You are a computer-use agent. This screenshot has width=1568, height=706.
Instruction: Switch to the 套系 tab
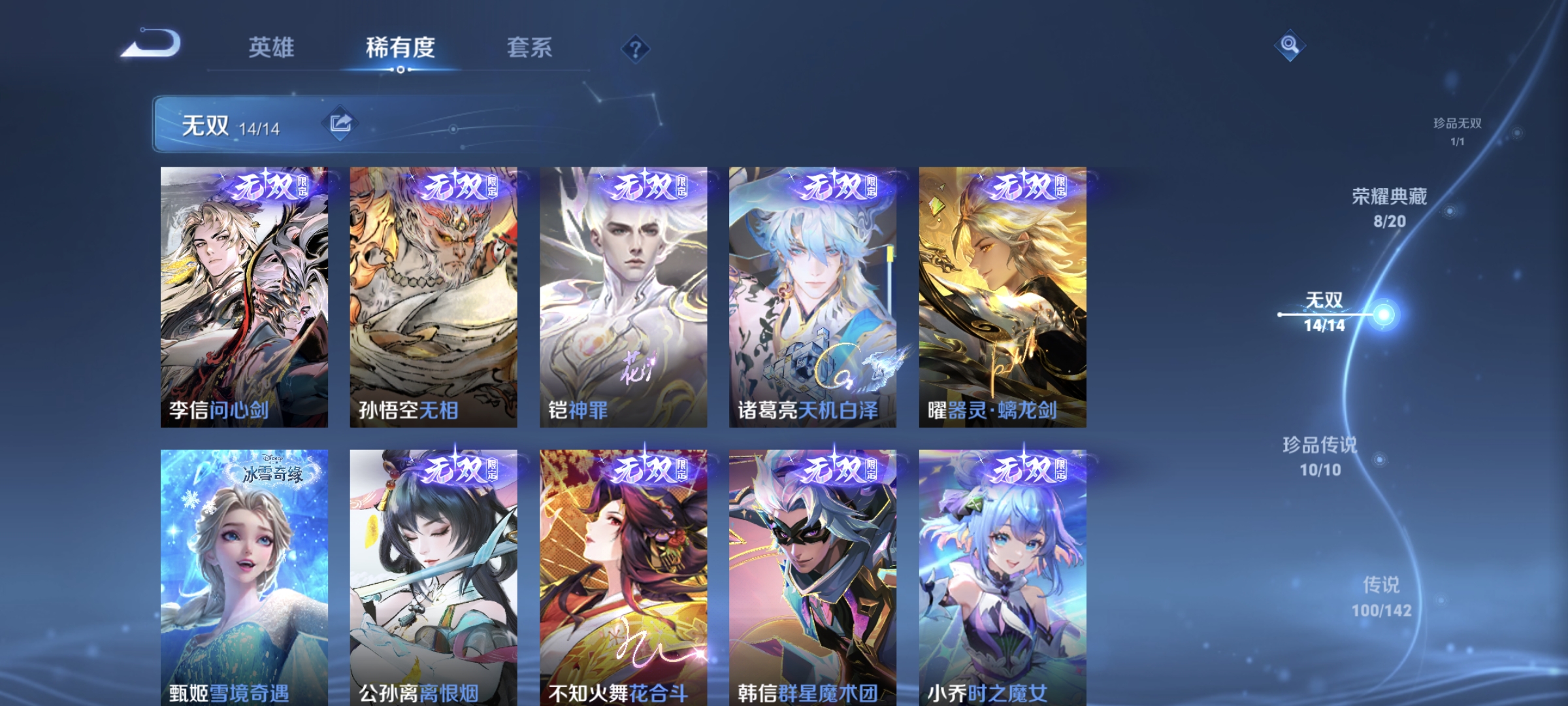point(531,47)
